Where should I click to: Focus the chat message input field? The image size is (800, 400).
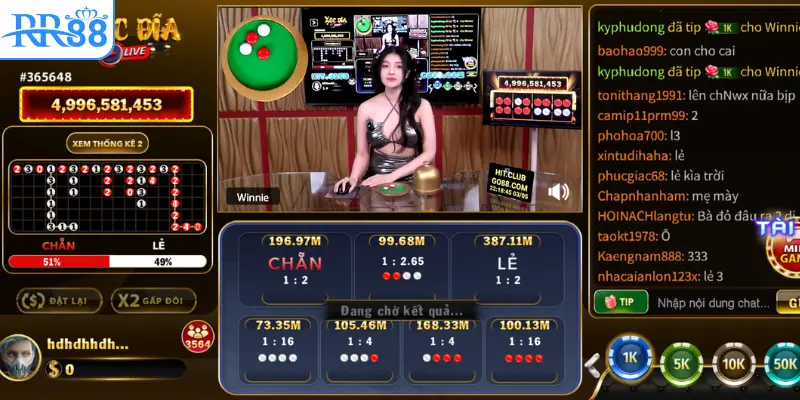click(710, 301)
